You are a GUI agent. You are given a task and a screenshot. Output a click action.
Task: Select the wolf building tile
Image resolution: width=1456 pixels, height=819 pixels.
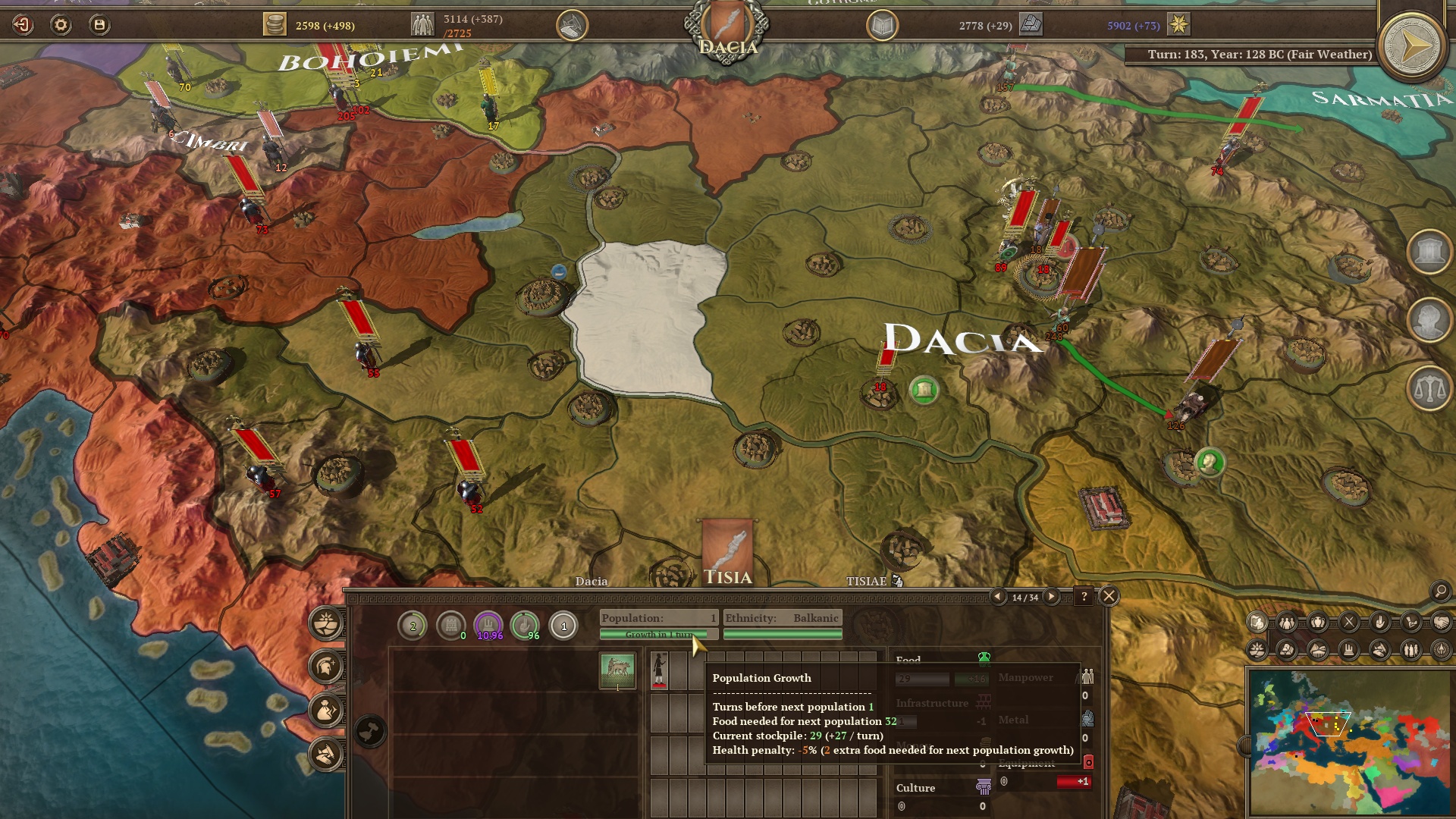click(x=617, y=670)
